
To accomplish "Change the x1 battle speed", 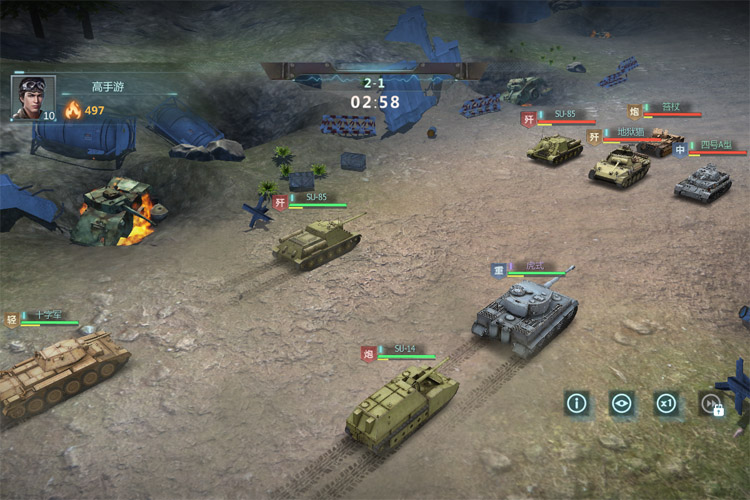I will click(666, 404).
